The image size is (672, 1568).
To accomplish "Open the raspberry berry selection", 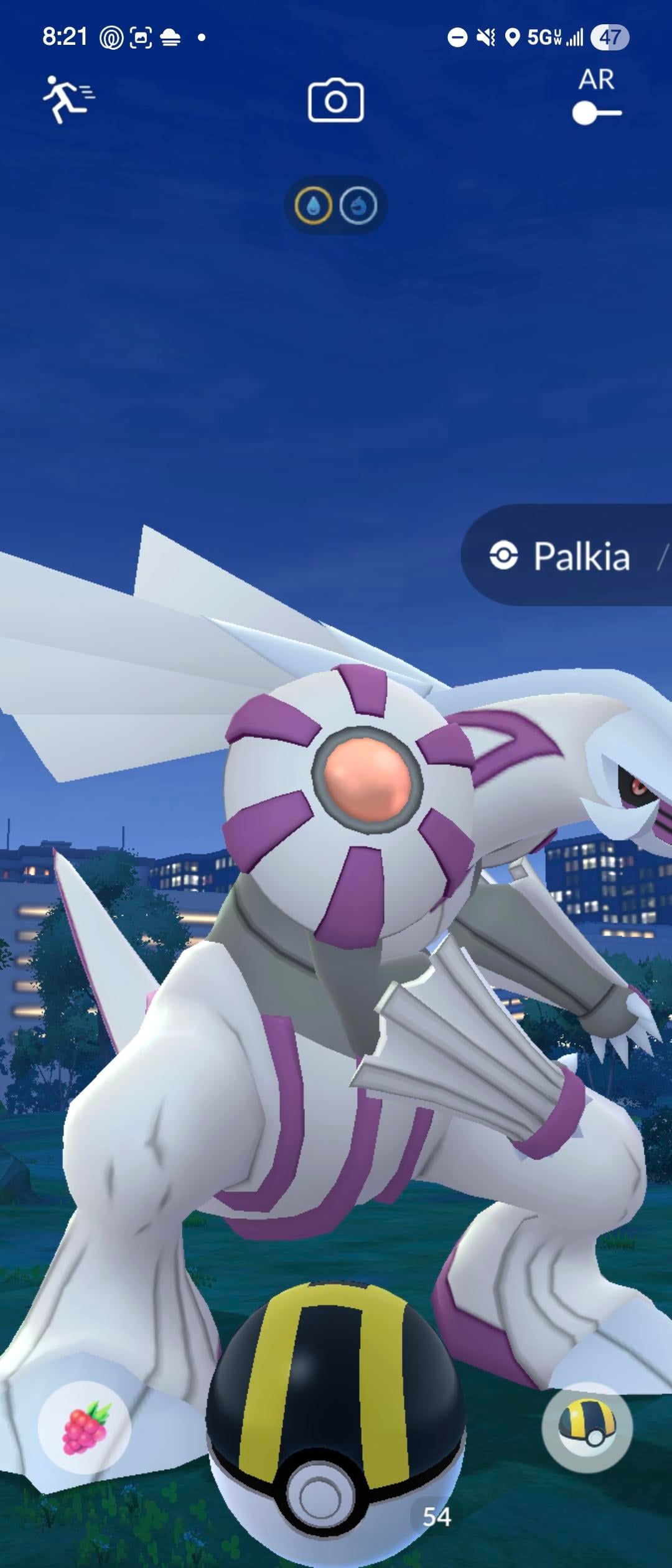I will [85, 1427].
